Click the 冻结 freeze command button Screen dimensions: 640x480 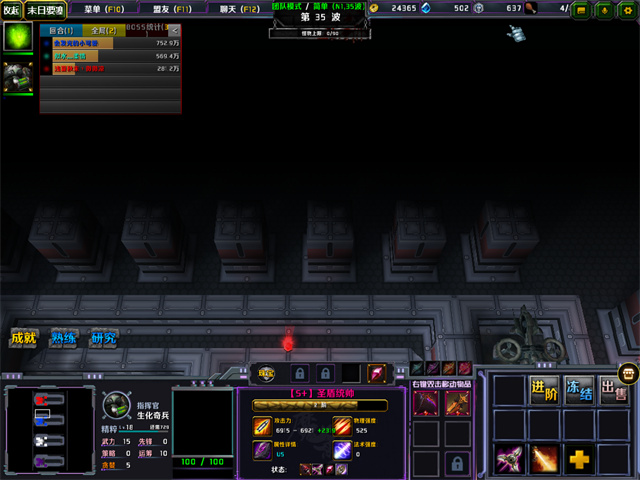[578, 390]
